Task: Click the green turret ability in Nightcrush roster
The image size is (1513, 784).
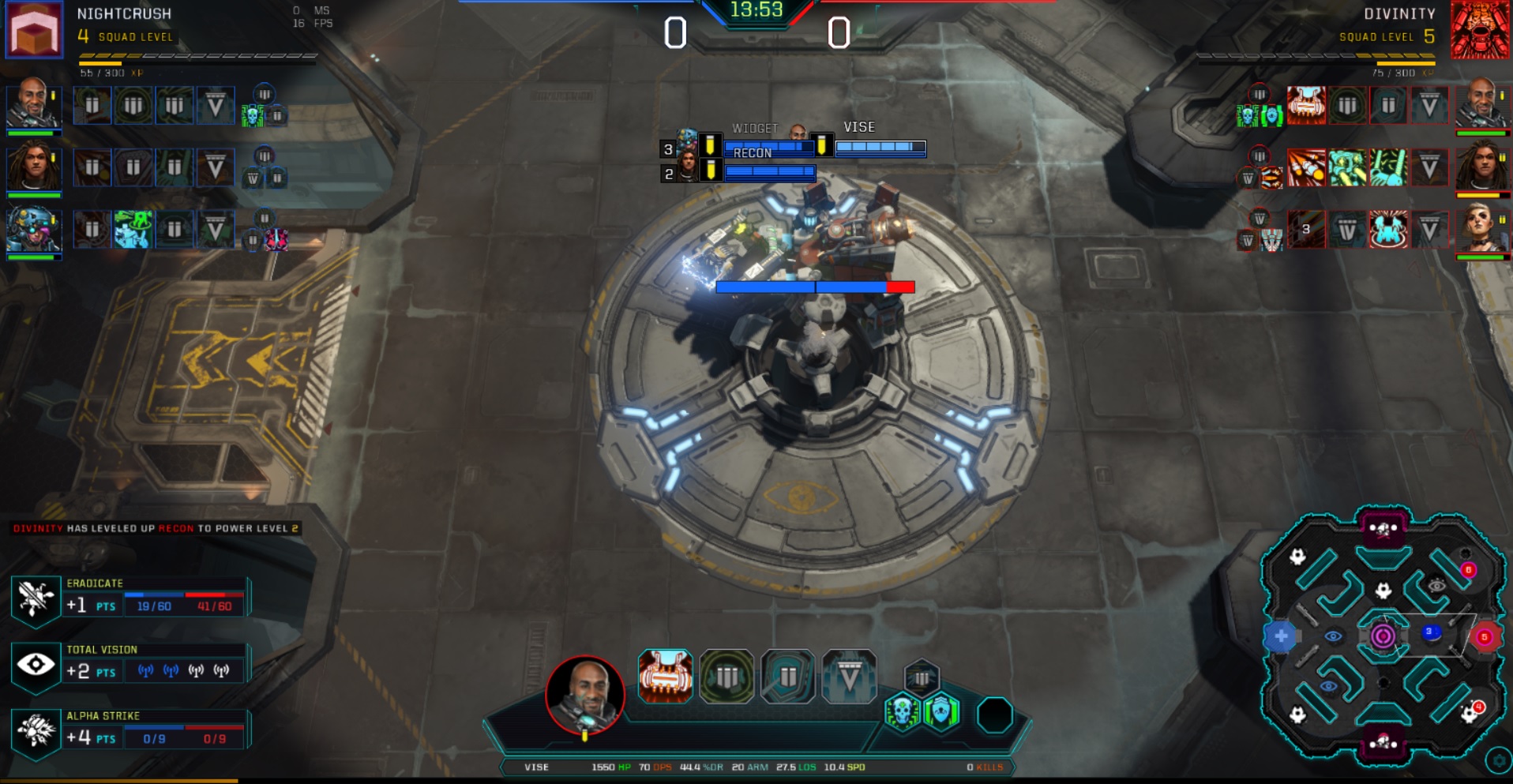Action: (x=132, y=230)
